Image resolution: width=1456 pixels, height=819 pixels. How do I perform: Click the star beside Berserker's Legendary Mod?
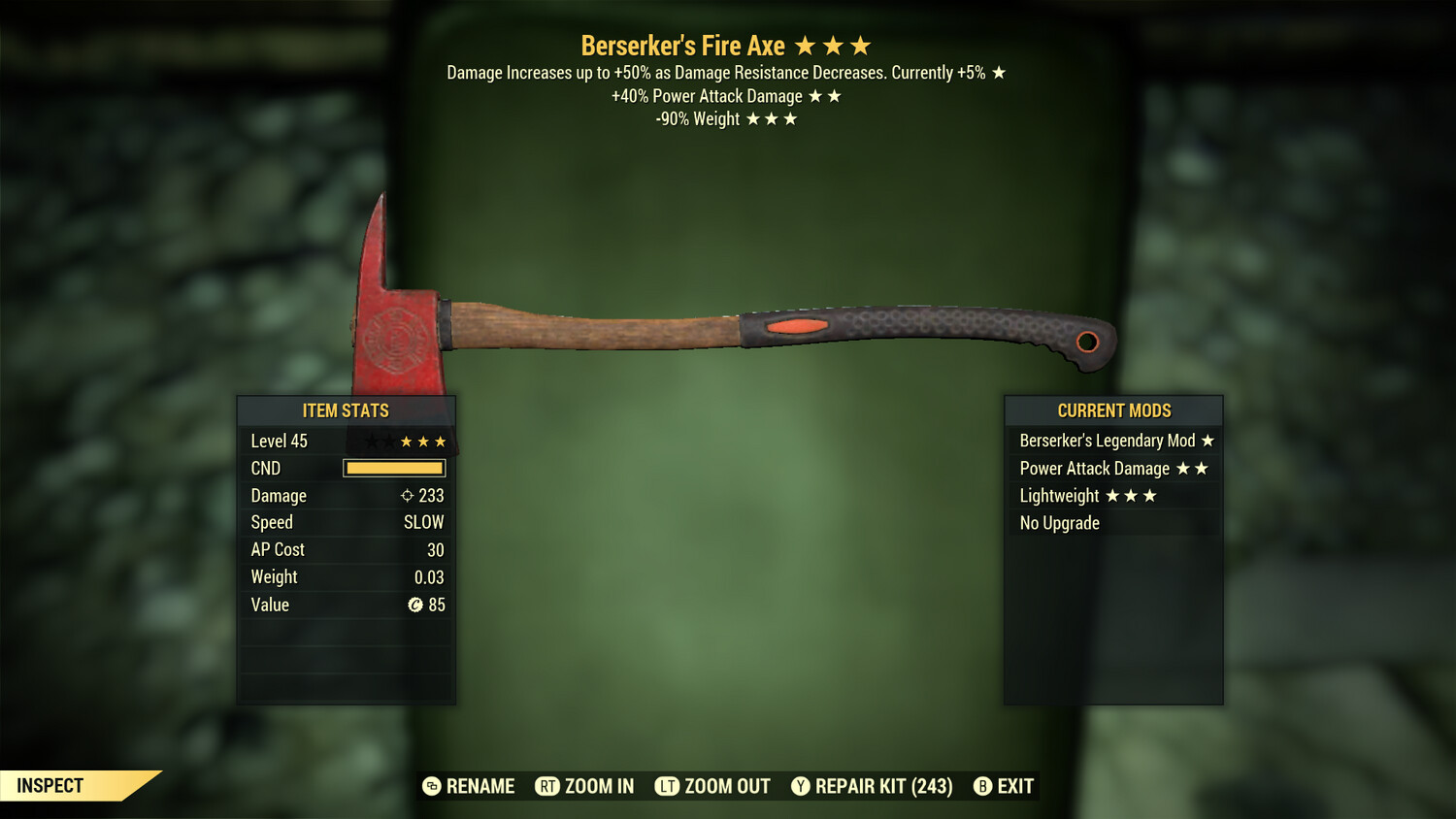click(1207, 441)
